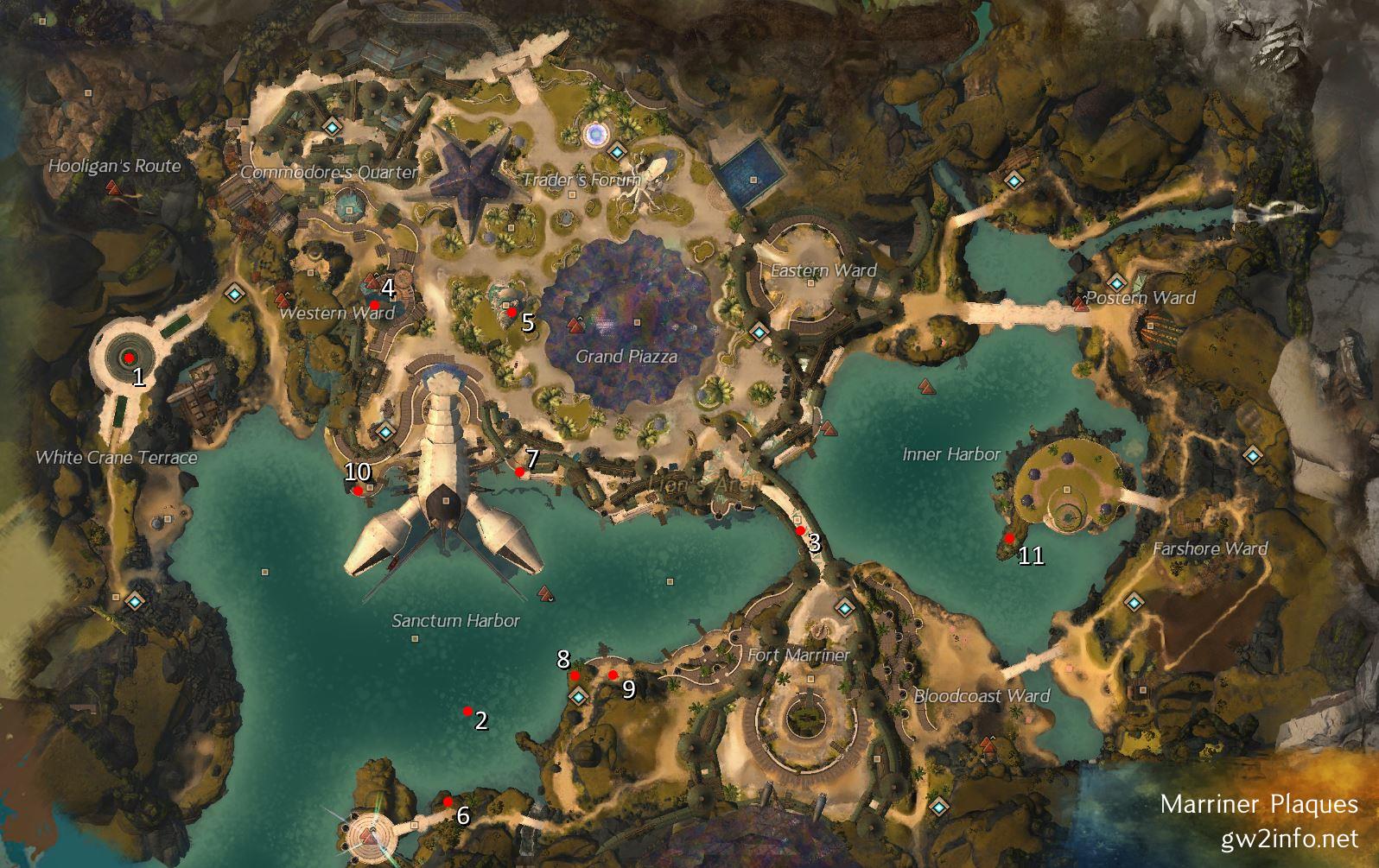The image size is (1379, 868).
Task: Click the red dot for plaque 2
Action: (467, 712)
